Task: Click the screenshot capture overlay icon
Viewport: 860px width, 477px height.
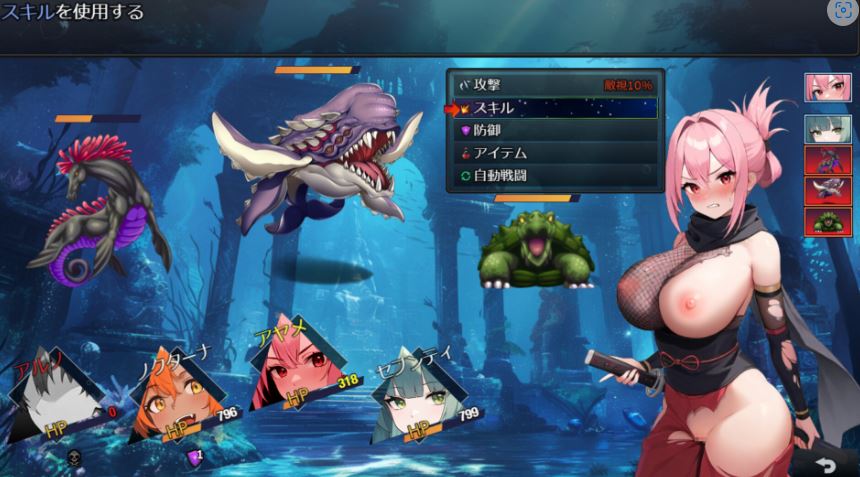Action: click(x=842, y=12)
